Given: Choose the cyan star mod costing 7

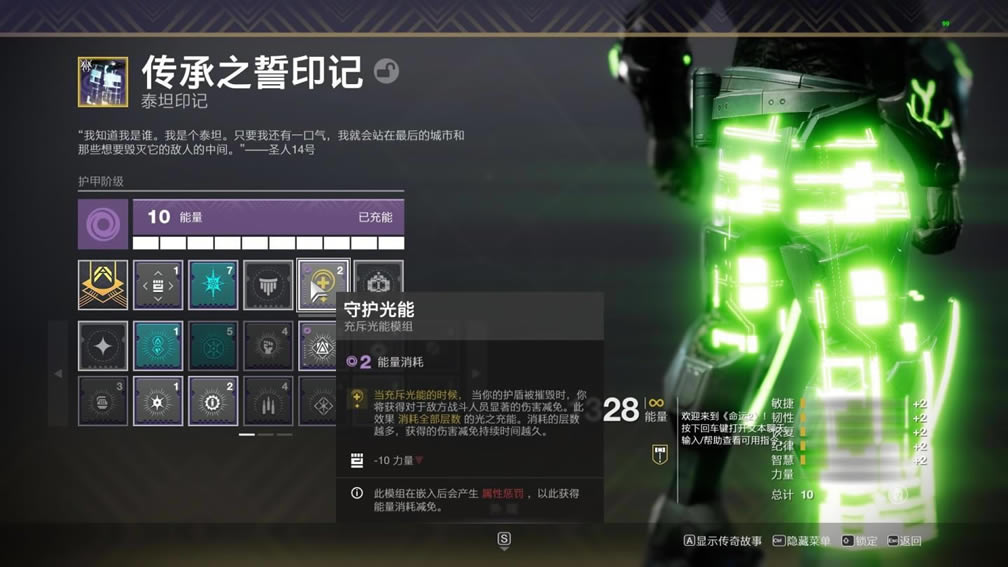Looking at the screenshot, I should (x=213, y=285).
